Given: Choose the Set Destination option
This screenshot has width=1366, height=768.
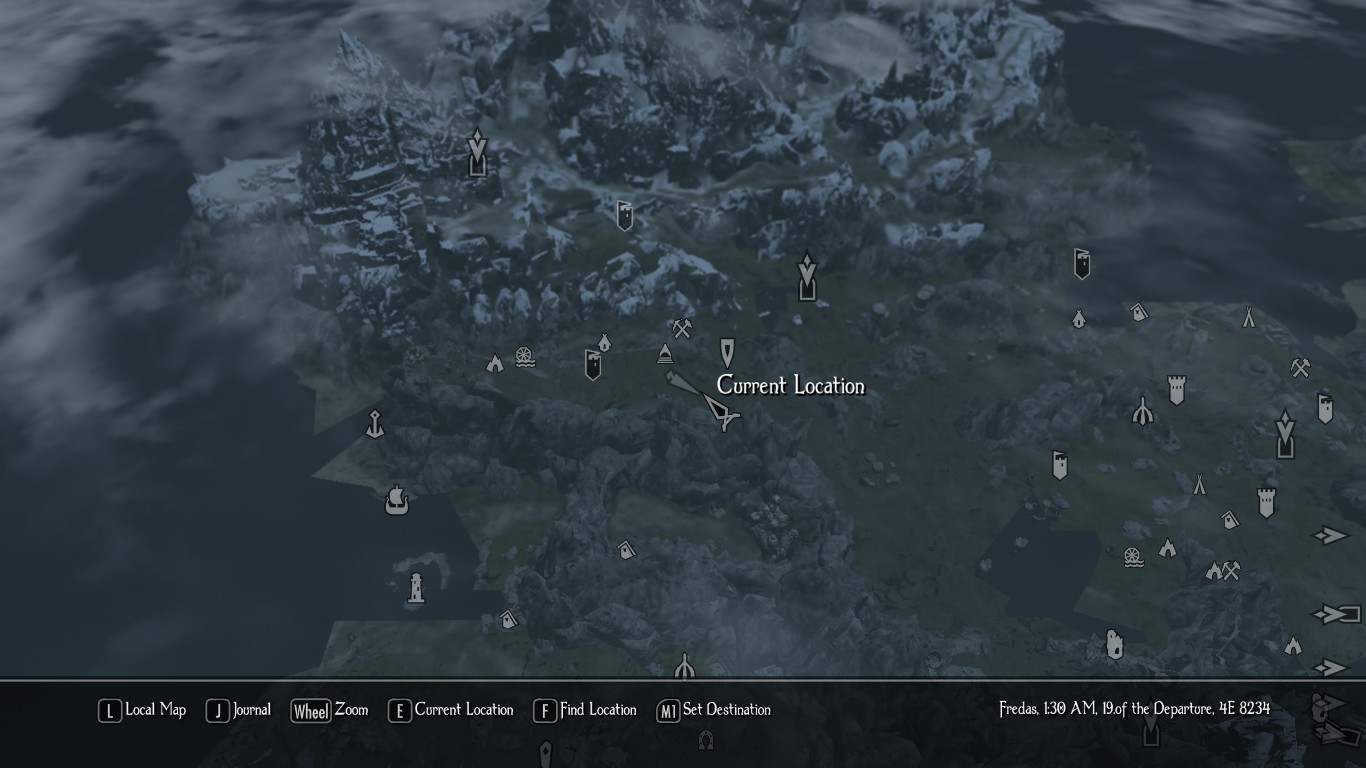Looking at the screenshot, I should (713, 710).
